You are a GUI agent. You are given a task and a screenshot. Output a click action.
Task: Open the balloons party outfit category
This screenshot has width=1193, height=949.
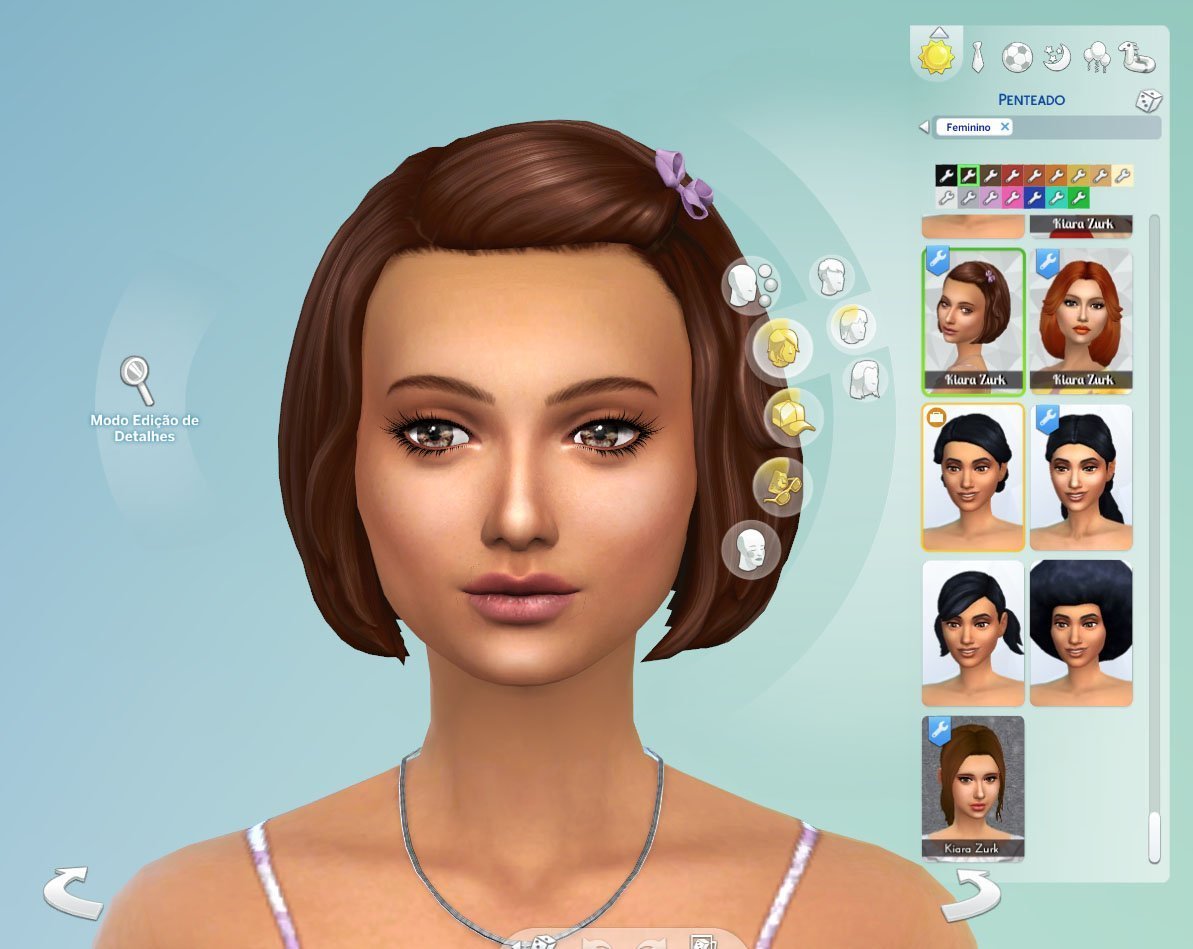[x=1096, y=56]
